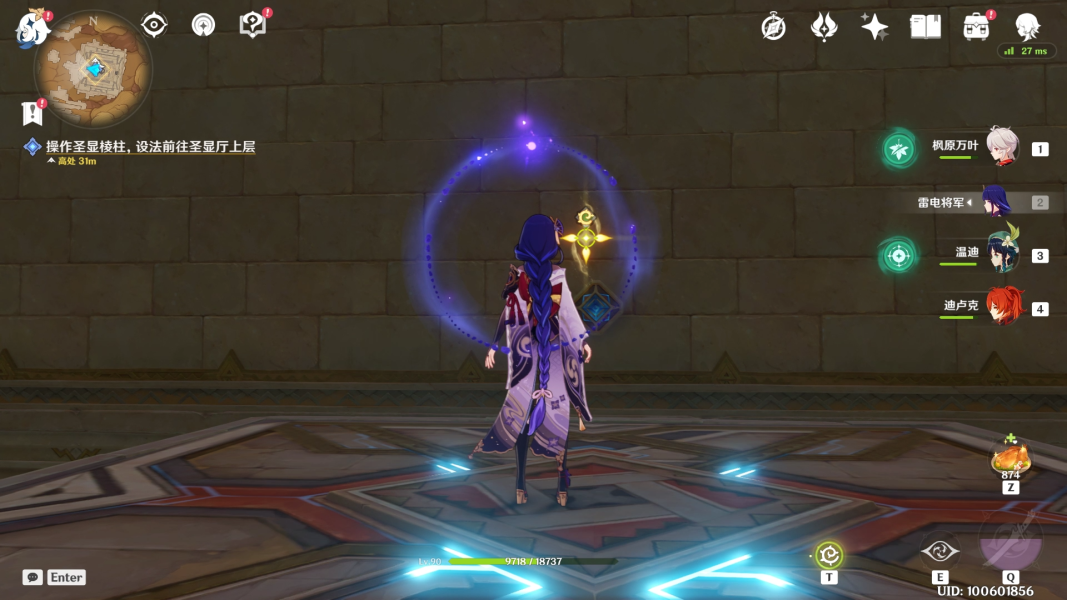Viewport: 1067px width, 600px height.
Task: Open the adventurer handbook book icon
Action: point(926,27)
